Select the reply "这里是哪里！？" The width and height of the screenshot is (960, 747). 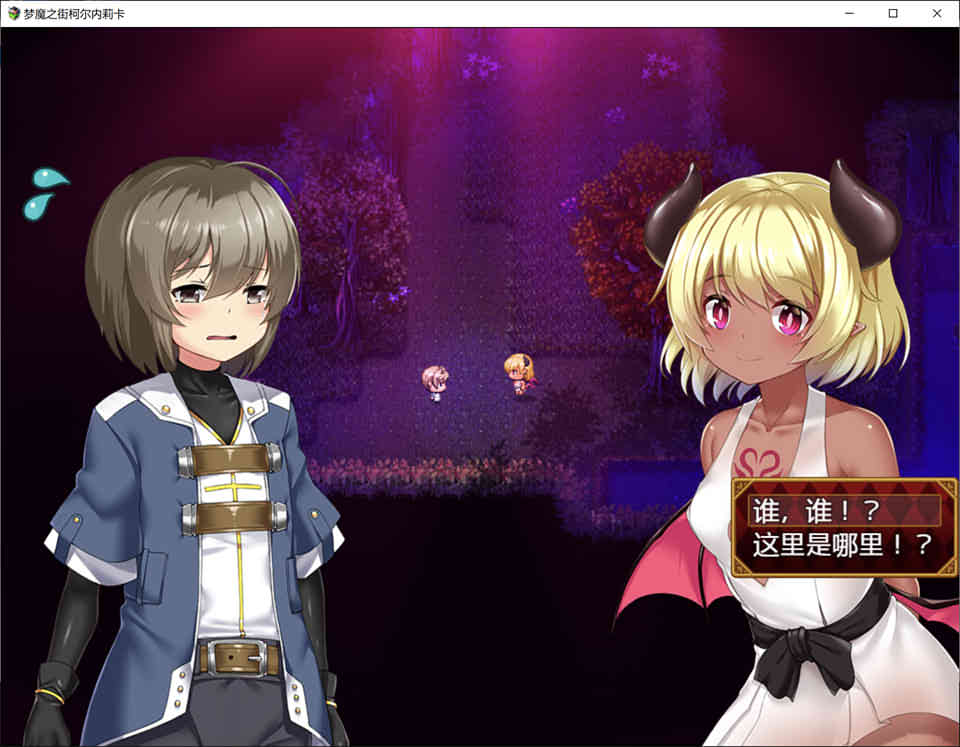pyautogui.click(x=843, y=544)
